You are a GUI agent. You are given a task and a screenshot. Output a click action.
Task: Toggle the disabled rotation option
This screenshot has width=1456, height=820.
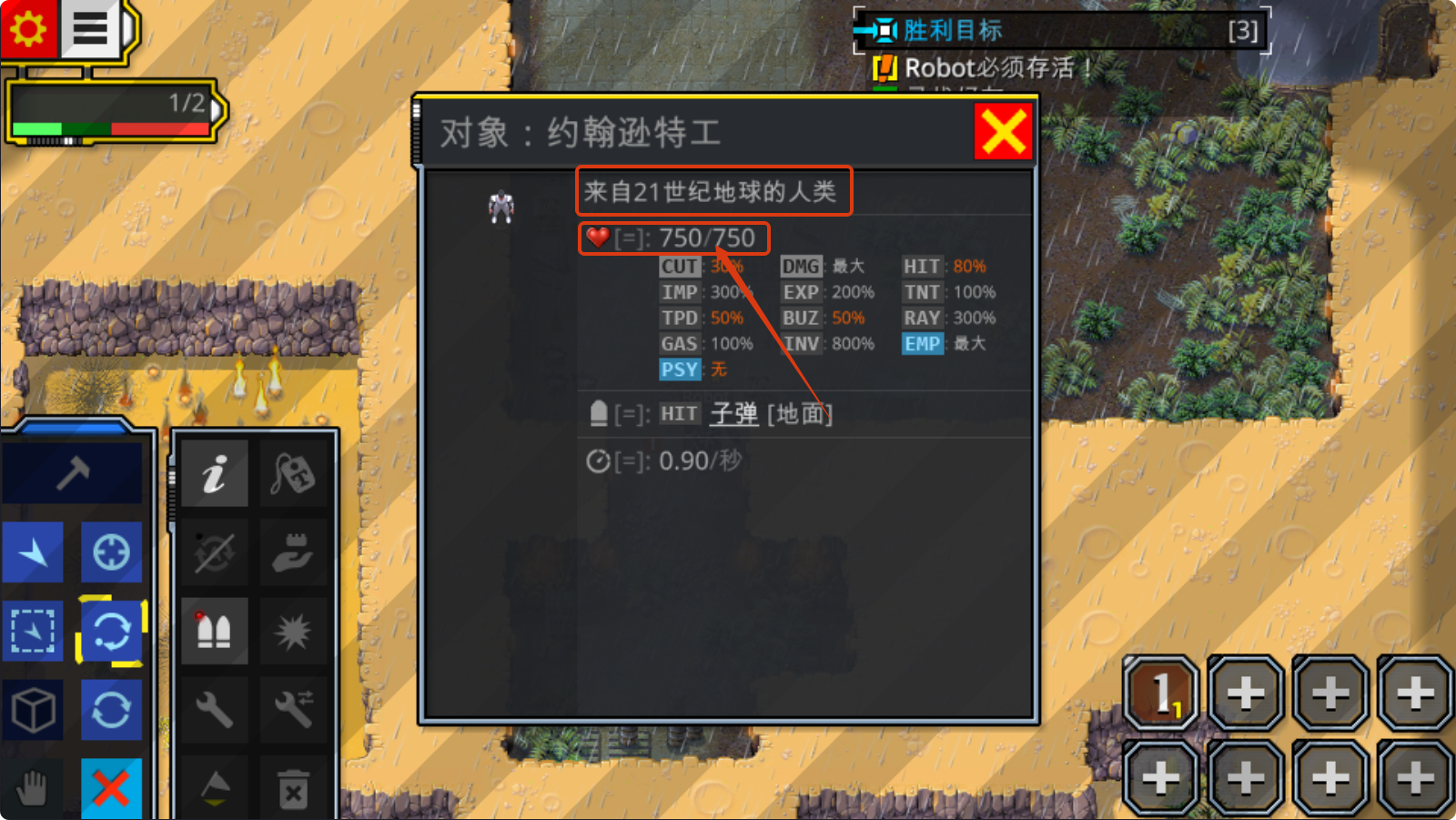[214, 552]
